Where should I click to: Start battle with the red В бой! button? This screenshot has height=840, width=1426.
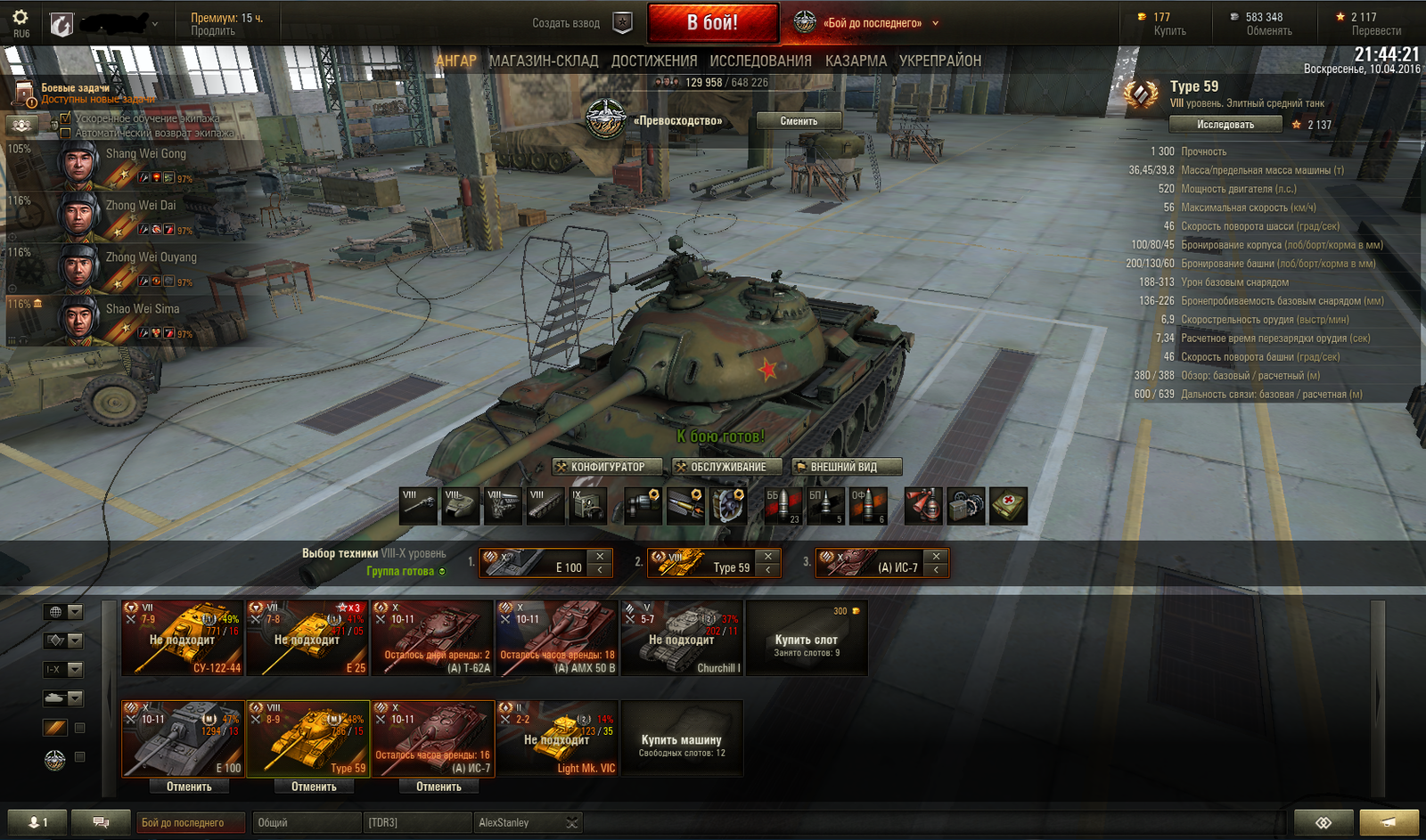tap(712, 23)
